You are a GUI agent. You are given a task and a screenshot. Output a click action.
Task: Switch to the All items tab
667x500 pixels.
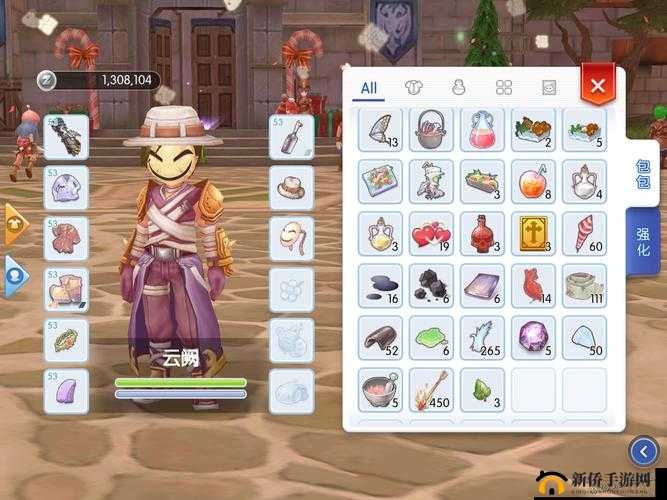coord(369,87)
